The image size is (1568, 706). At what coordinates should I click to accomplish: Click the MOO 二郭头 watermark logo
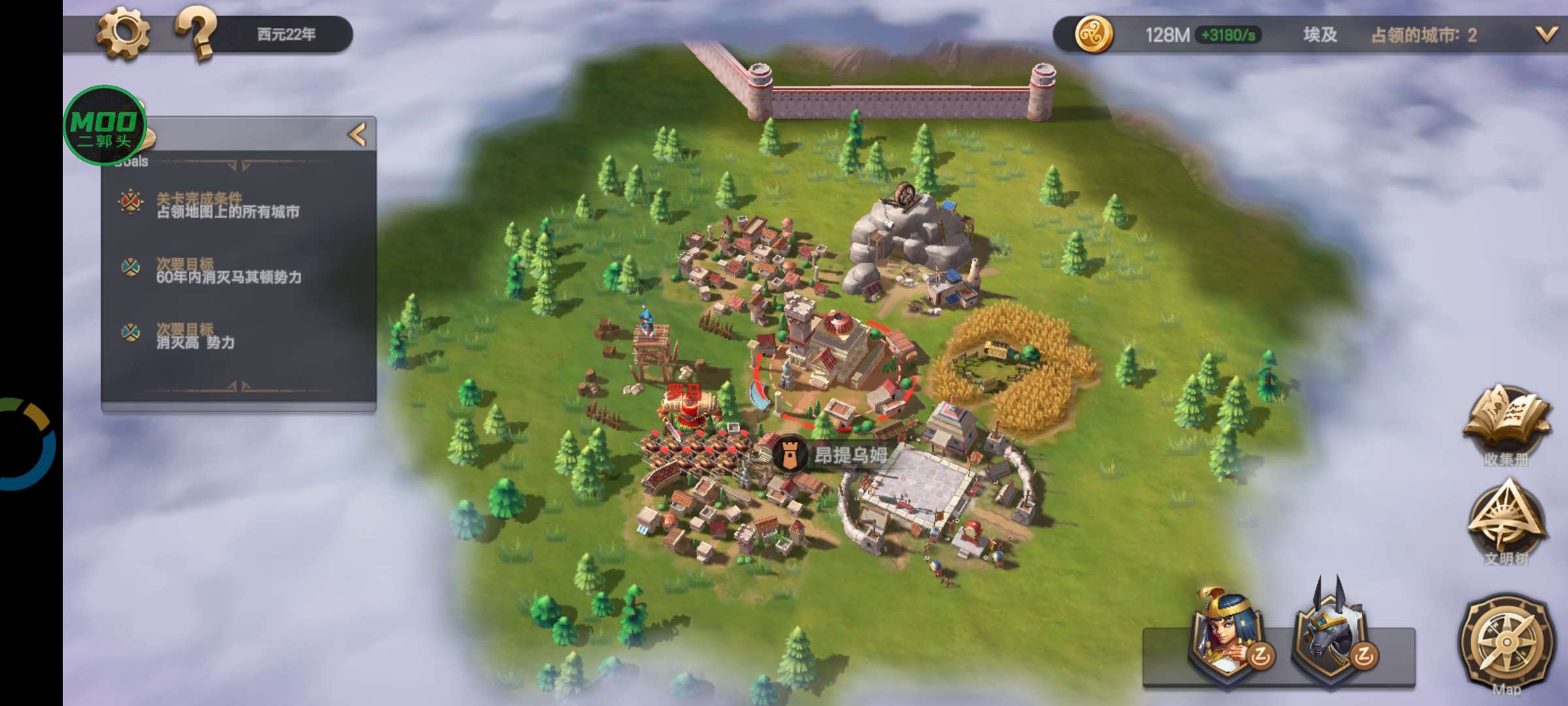[103, 125]
